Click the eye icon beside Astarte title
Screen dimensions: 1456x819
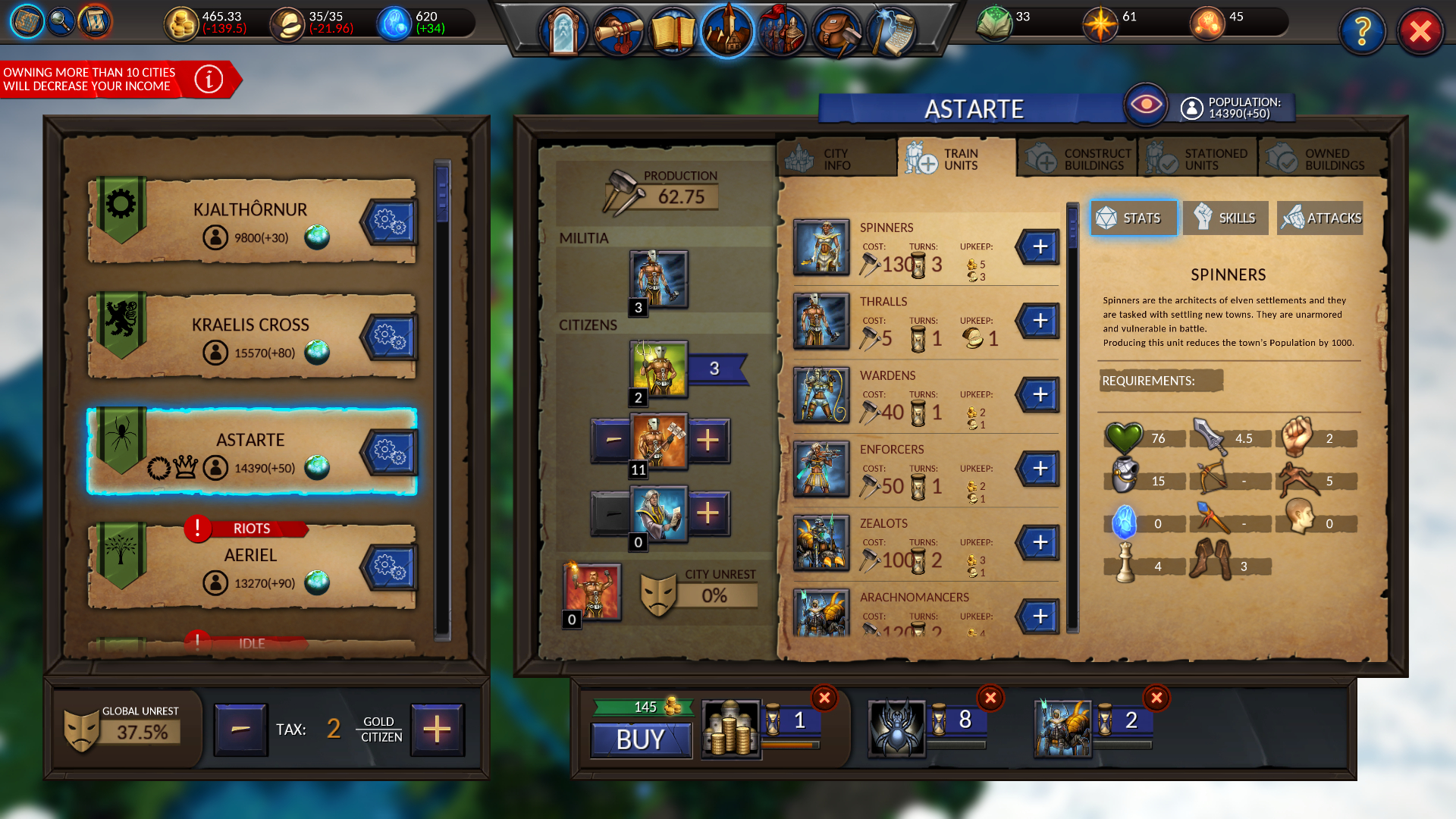[1146, 105]
